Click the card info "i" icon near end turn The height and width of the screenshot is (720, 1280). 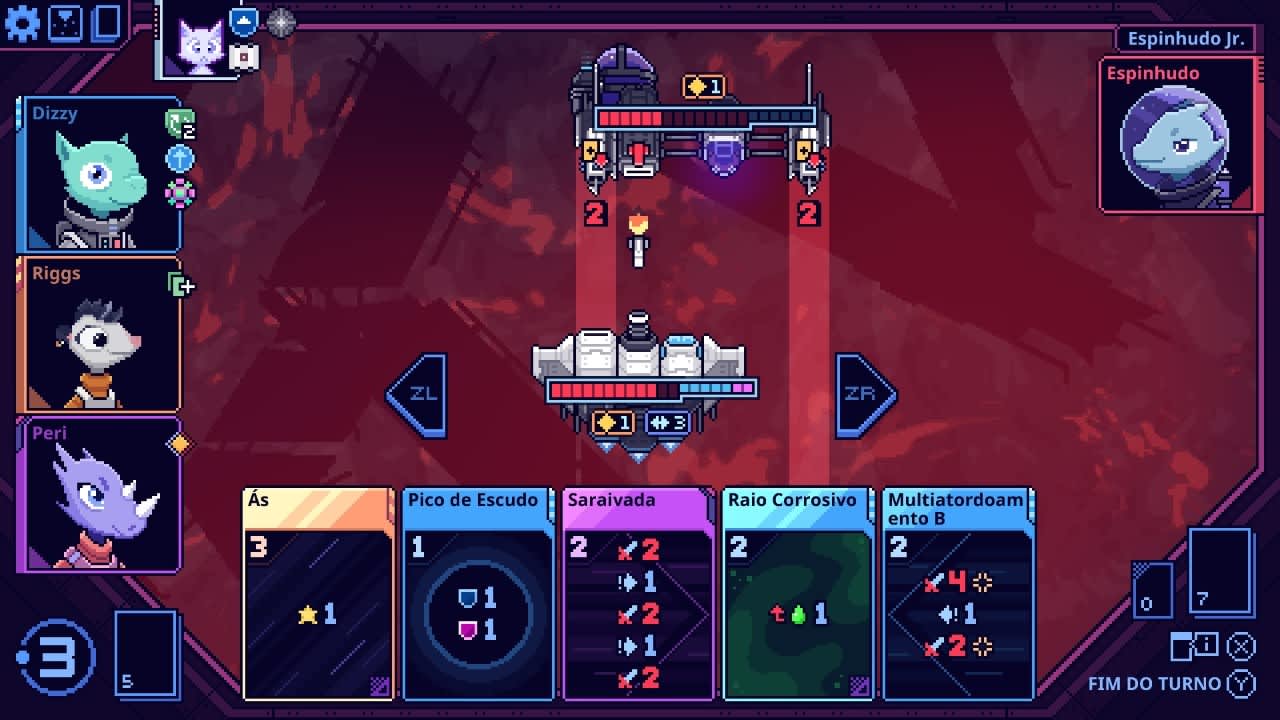pyautogui.click(x=1207, y=645)
